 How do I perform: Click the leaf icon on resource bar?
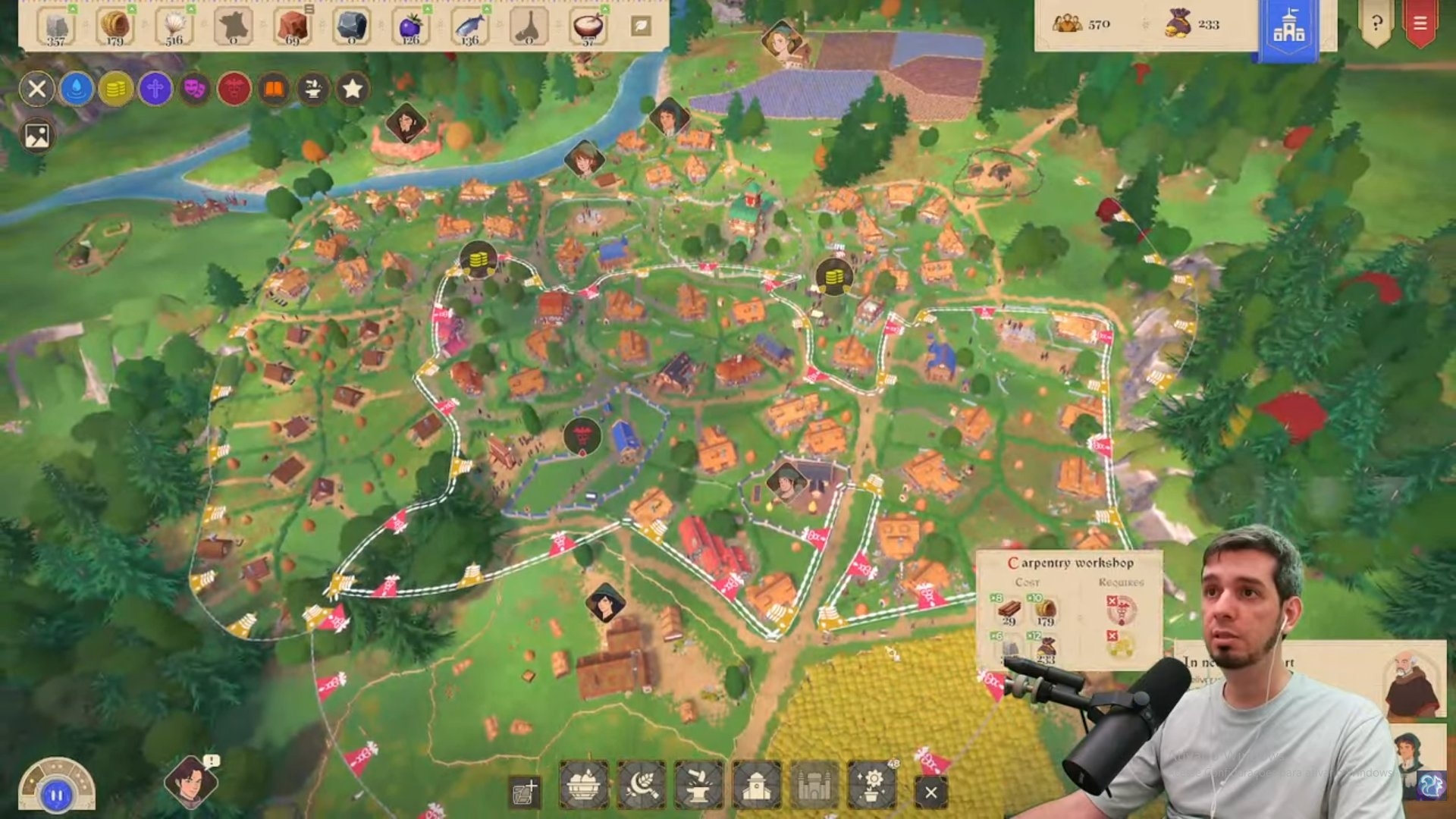tap(640, 26)
